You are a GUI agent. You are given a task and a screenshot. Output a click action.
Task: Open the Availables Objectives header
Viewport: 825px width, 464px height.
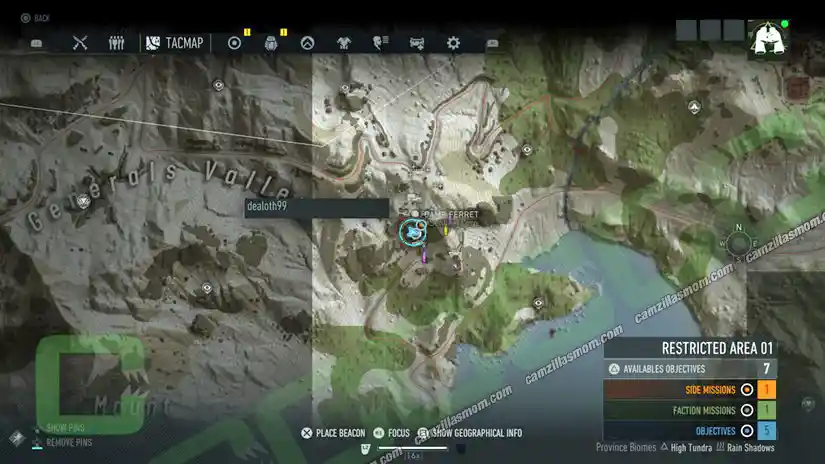689,369
